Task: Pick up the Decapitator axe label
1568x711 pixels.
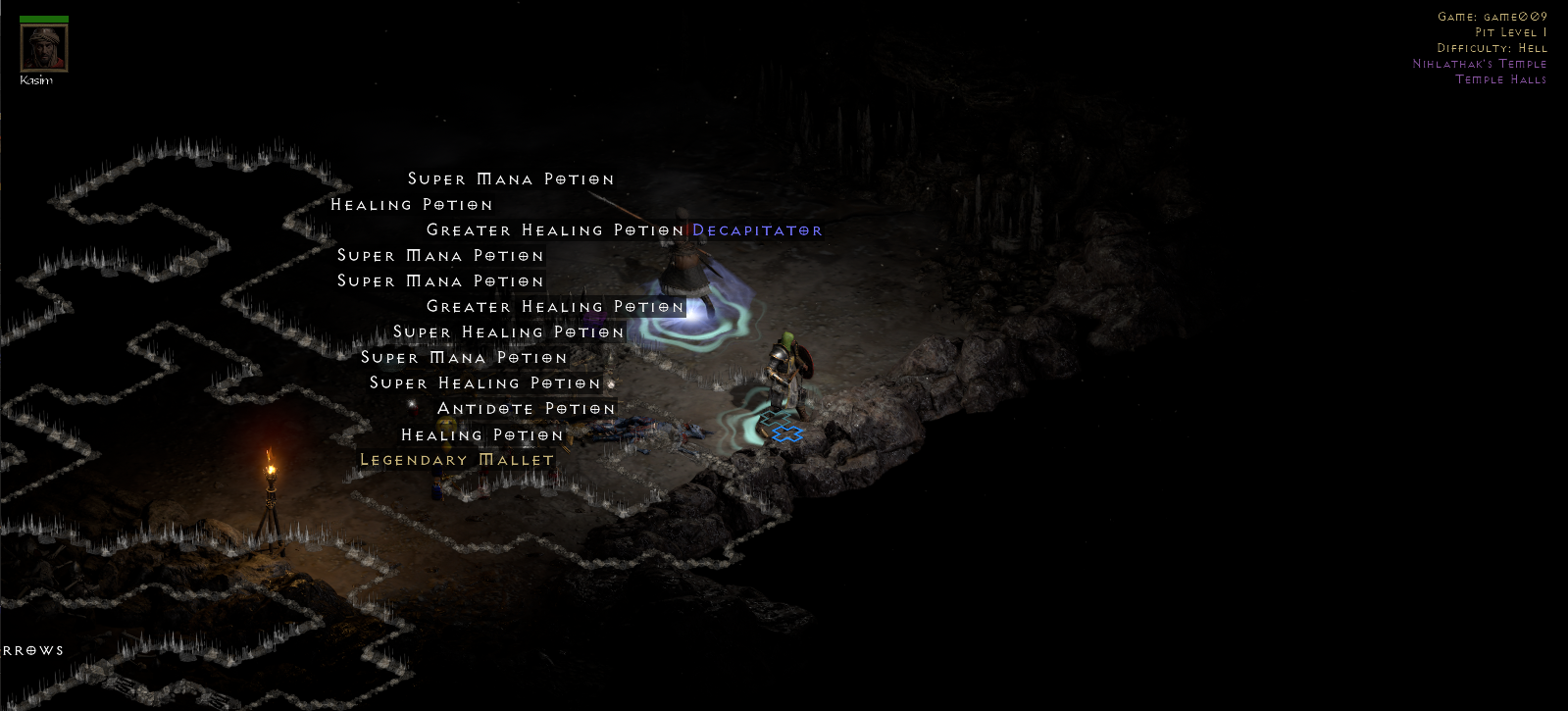Action: 756,230
